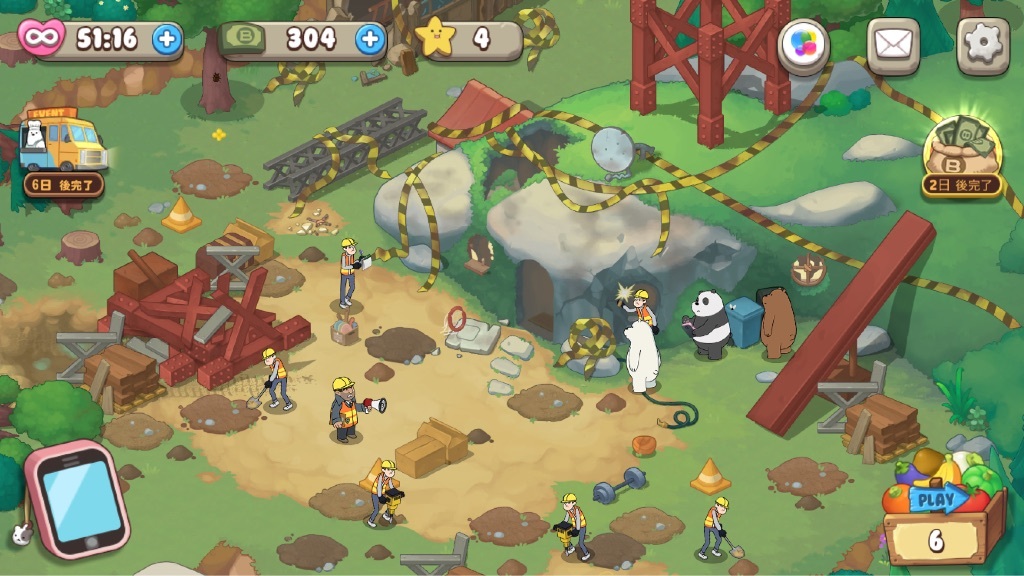Open the star count panel

(x=468, y=39)
